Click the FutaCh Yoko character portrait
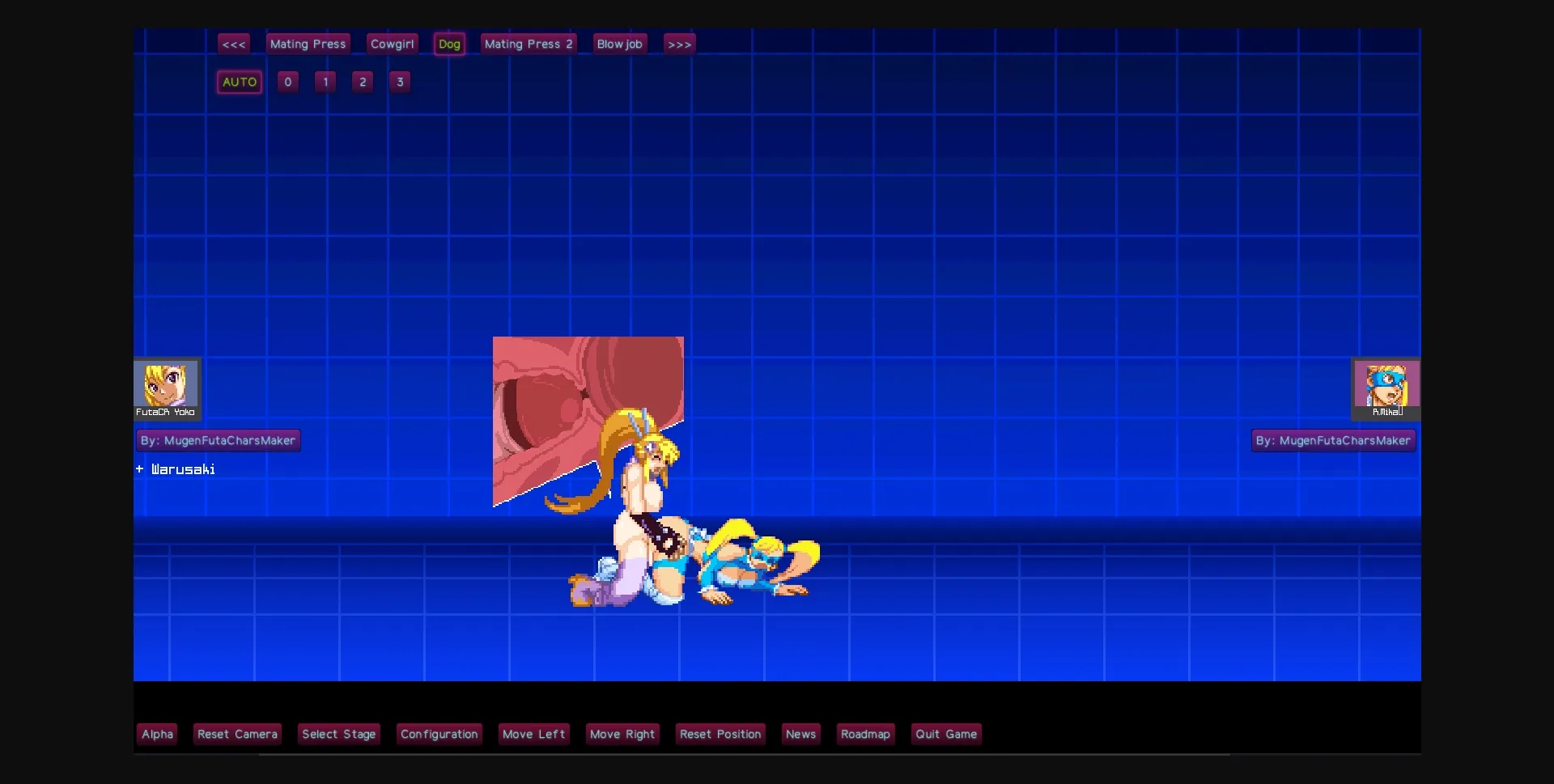The width and height of the screenshot is (1554, 784). pos(166,388)
